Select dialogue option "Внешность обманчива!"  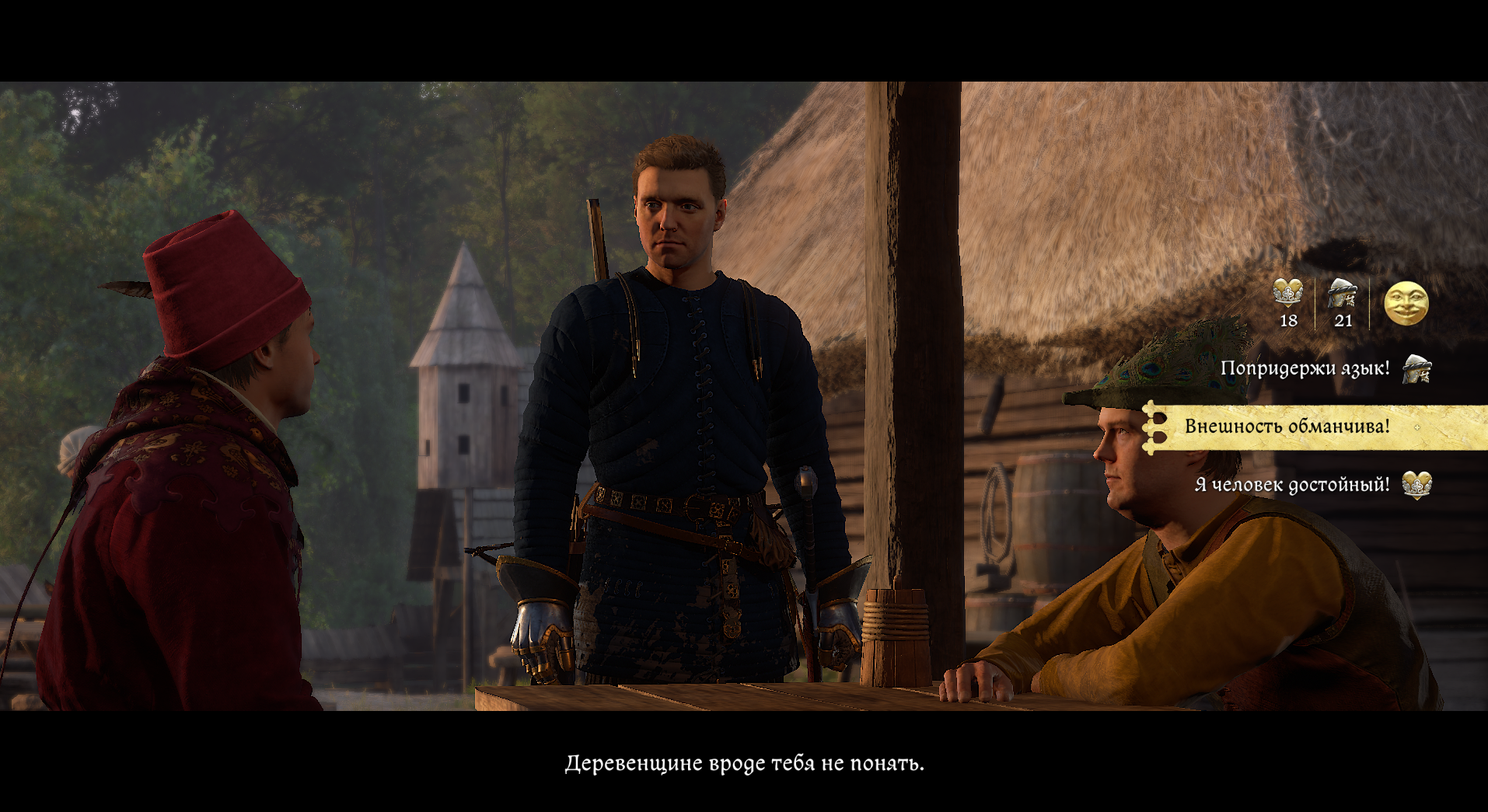[1287, 427]
